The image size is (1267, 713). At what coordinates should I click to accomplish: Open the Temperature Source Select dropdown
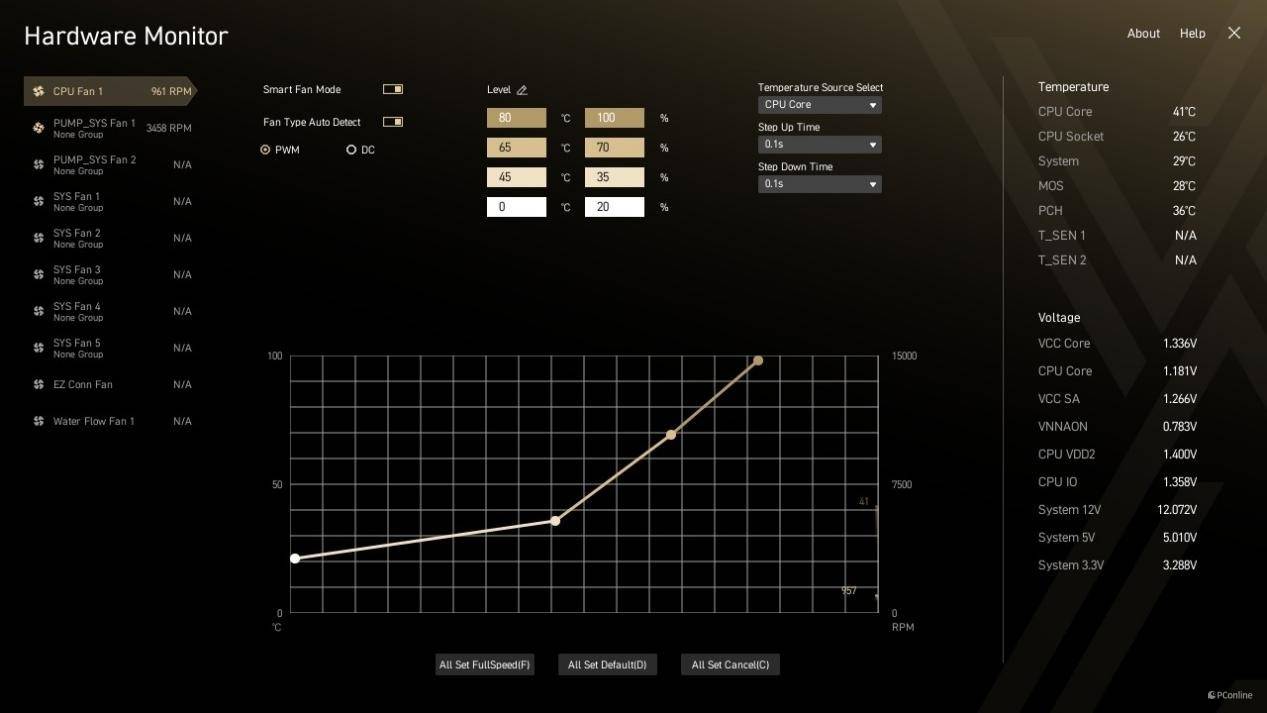(x=819, y=105)
